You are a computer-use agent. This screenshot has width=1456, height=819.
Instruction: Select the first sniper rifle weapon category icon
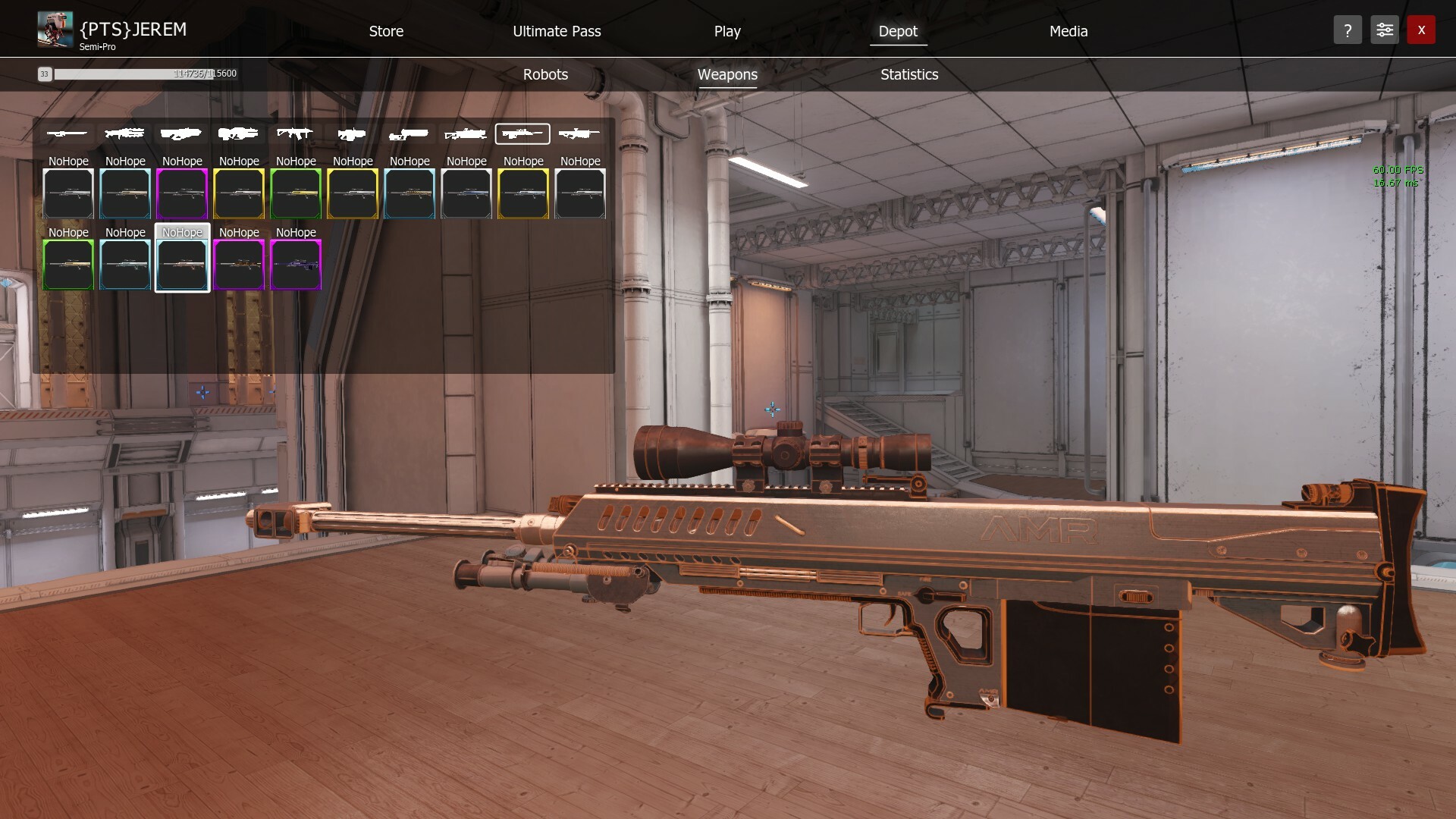point(67,133)
